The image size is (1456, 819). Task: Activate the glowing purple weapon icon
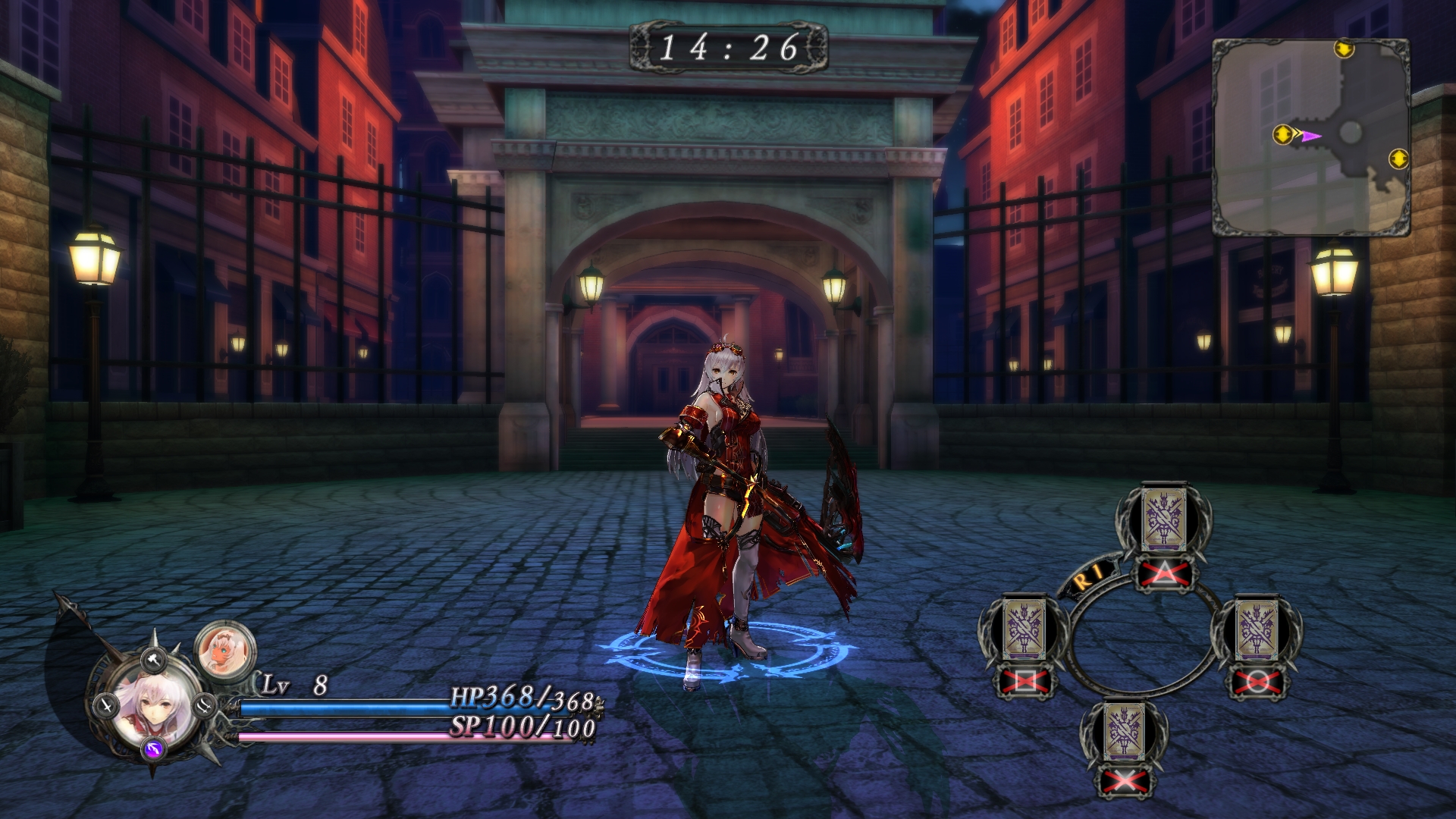pos(154,750)
